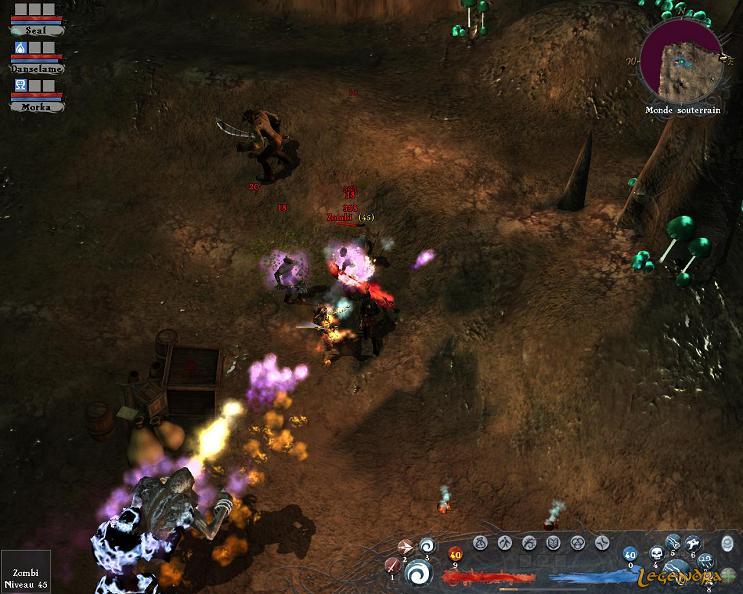The image size is (743, 594).
Task: Drink the red health potion
Action: pyautogui.click(x=455, y=553)
